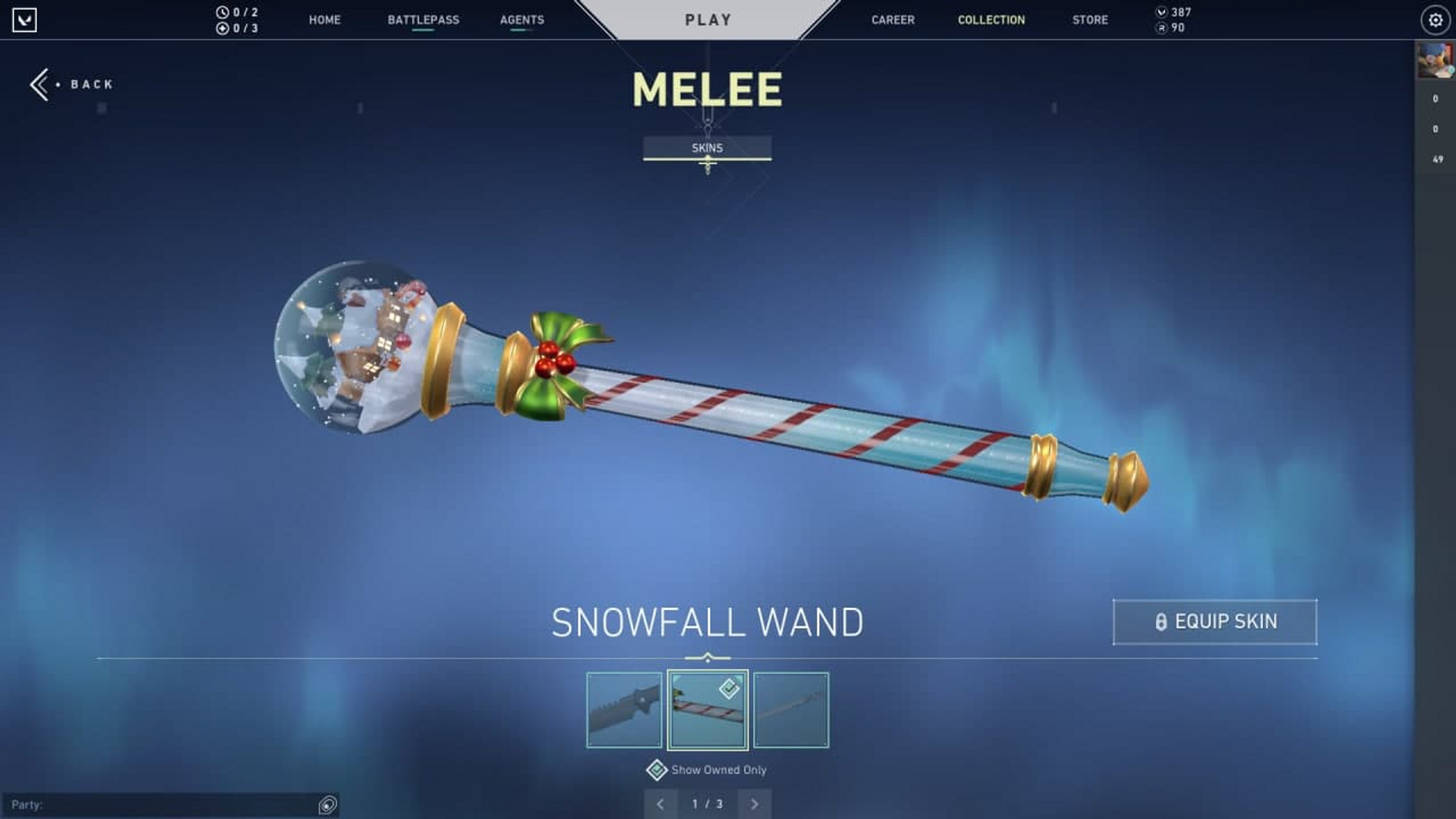Viewport: 1456px width, 819px height.
Task: Open settings via the gear icon
Action: pyautogui.click(x=1435, y=20)
